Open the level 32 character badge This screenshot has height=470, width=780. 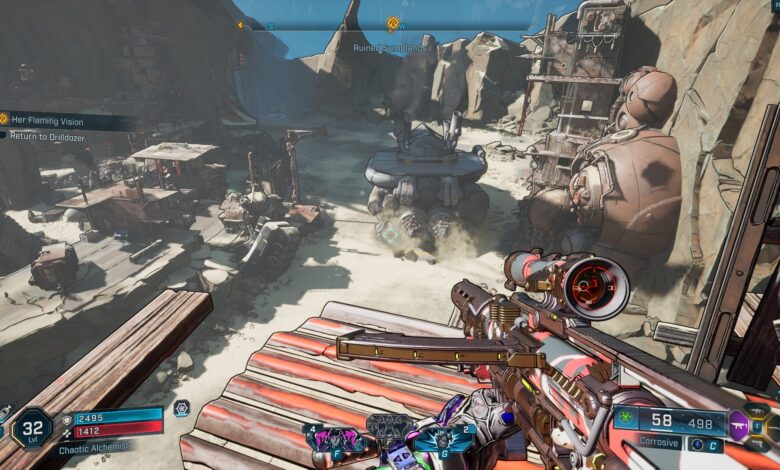click(31, 428)
